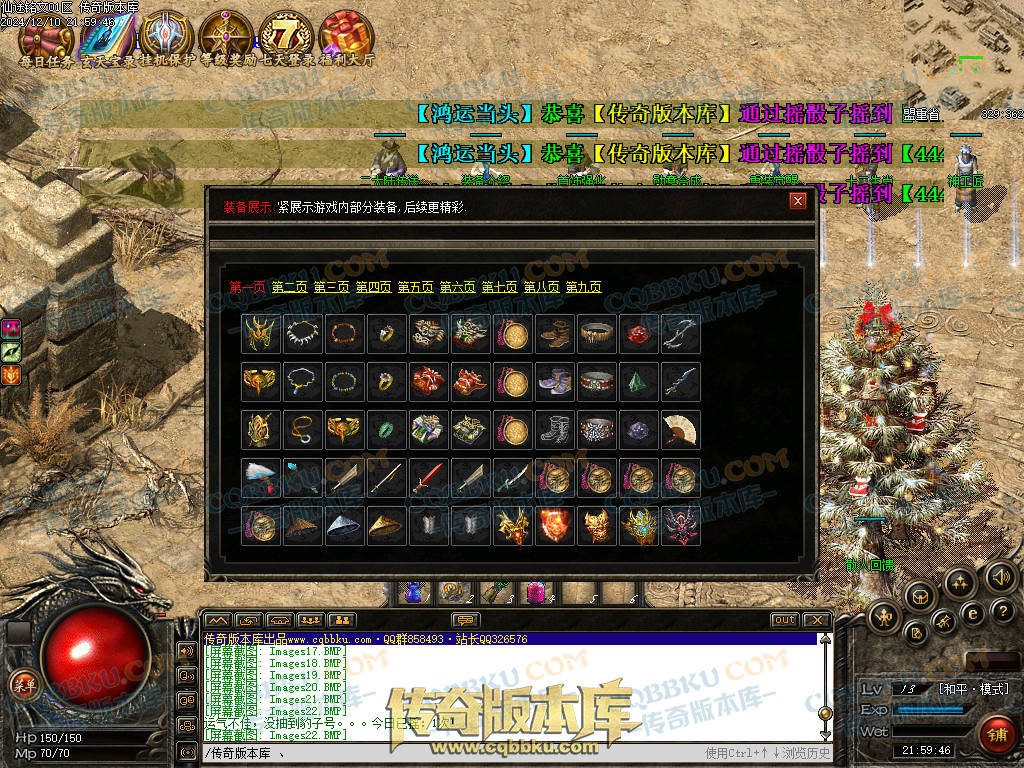Viewport: 1024px width, 768px height.
Task: Click the chat text input field
Action: coord(450,753)
